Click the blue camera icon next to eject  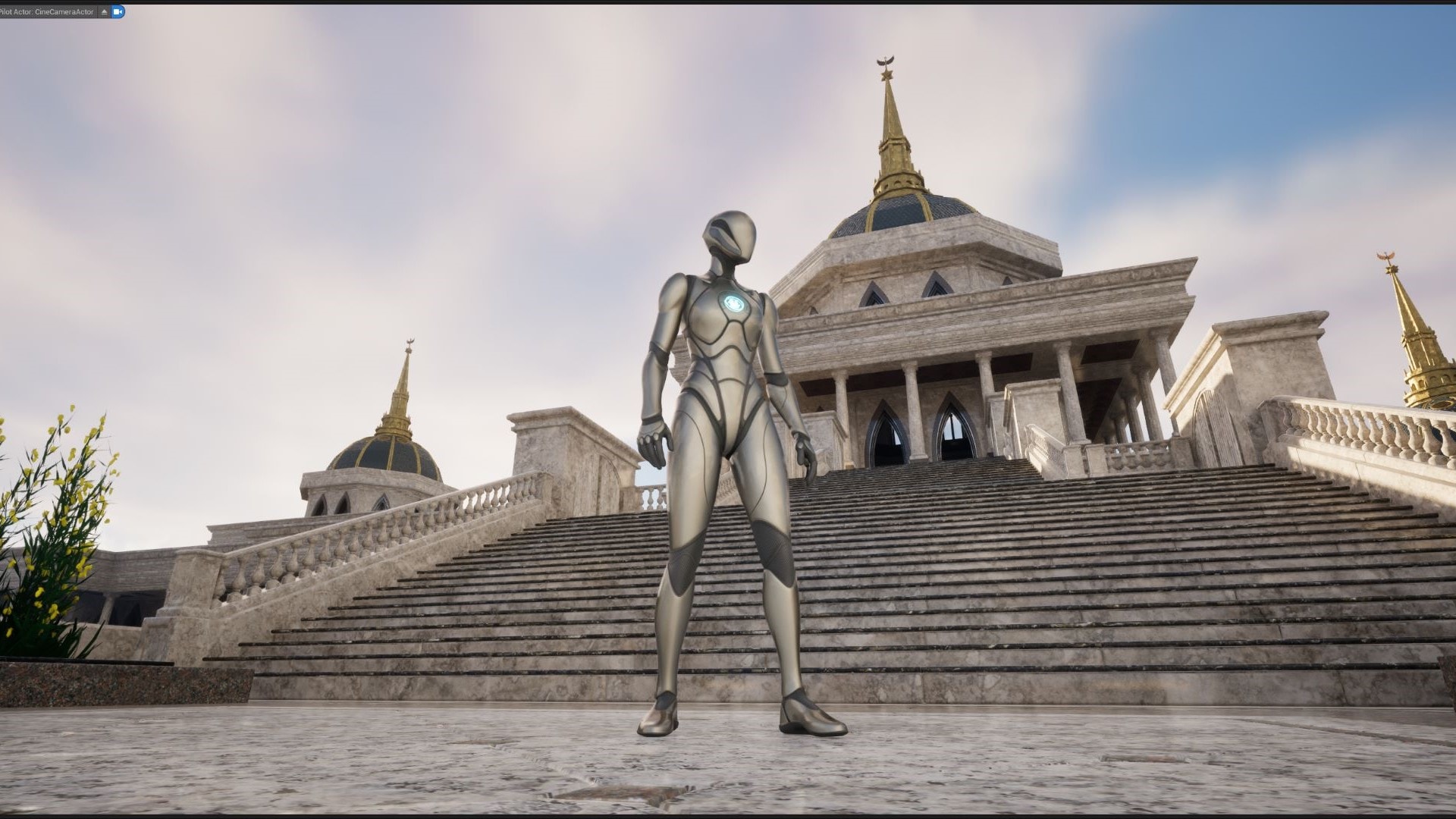pos(118,11)
